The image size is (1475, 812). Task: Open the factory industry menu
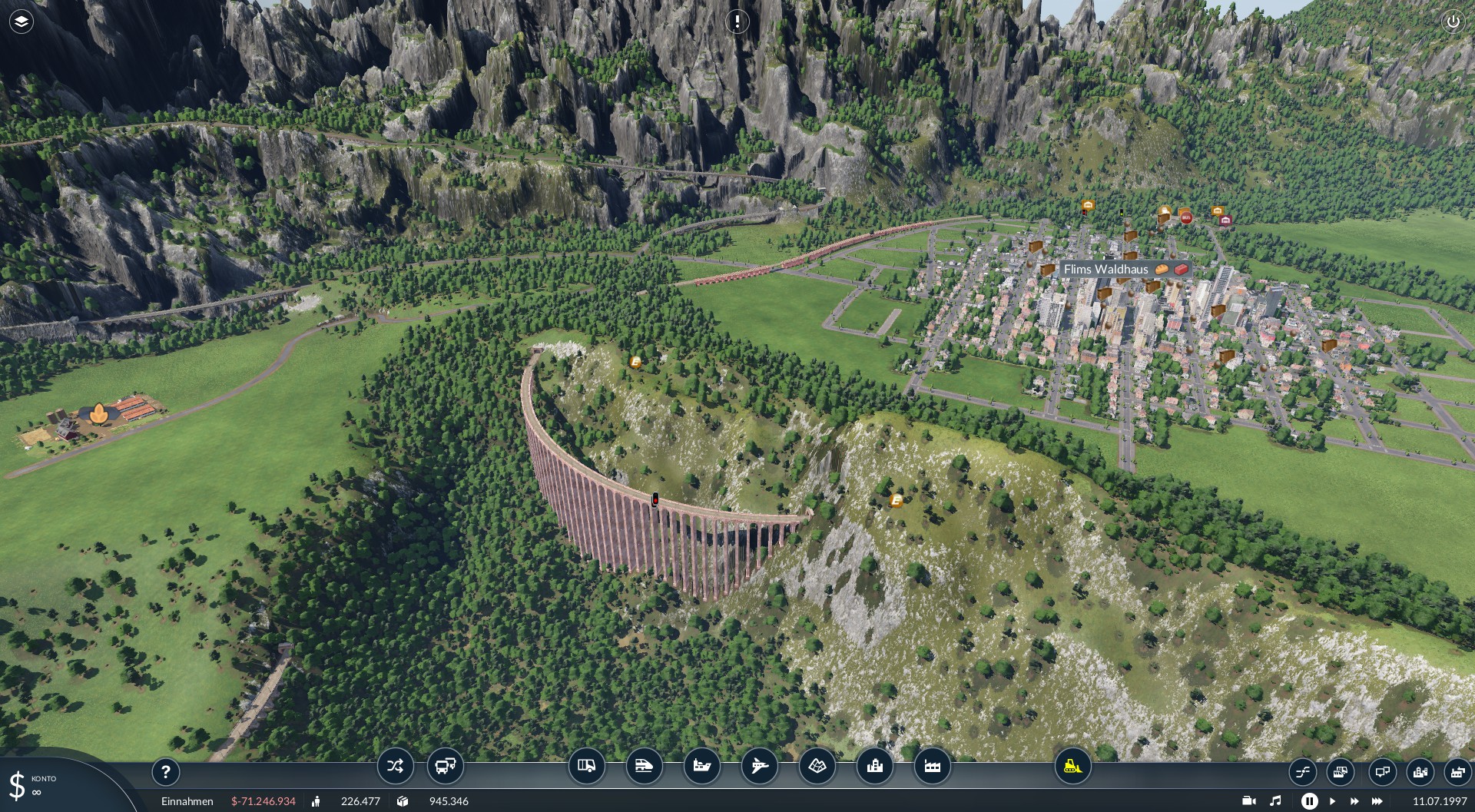click(933, 766)
